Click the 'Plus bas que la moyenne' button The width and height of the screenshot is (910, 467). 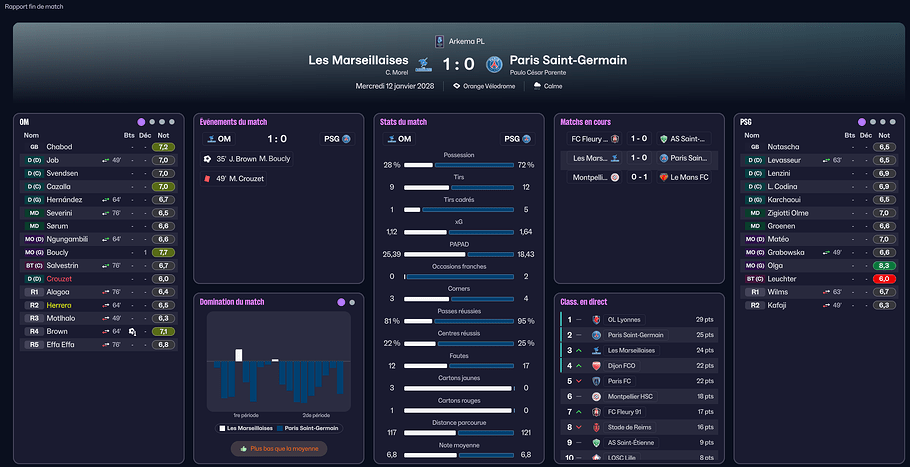point(280,449)
